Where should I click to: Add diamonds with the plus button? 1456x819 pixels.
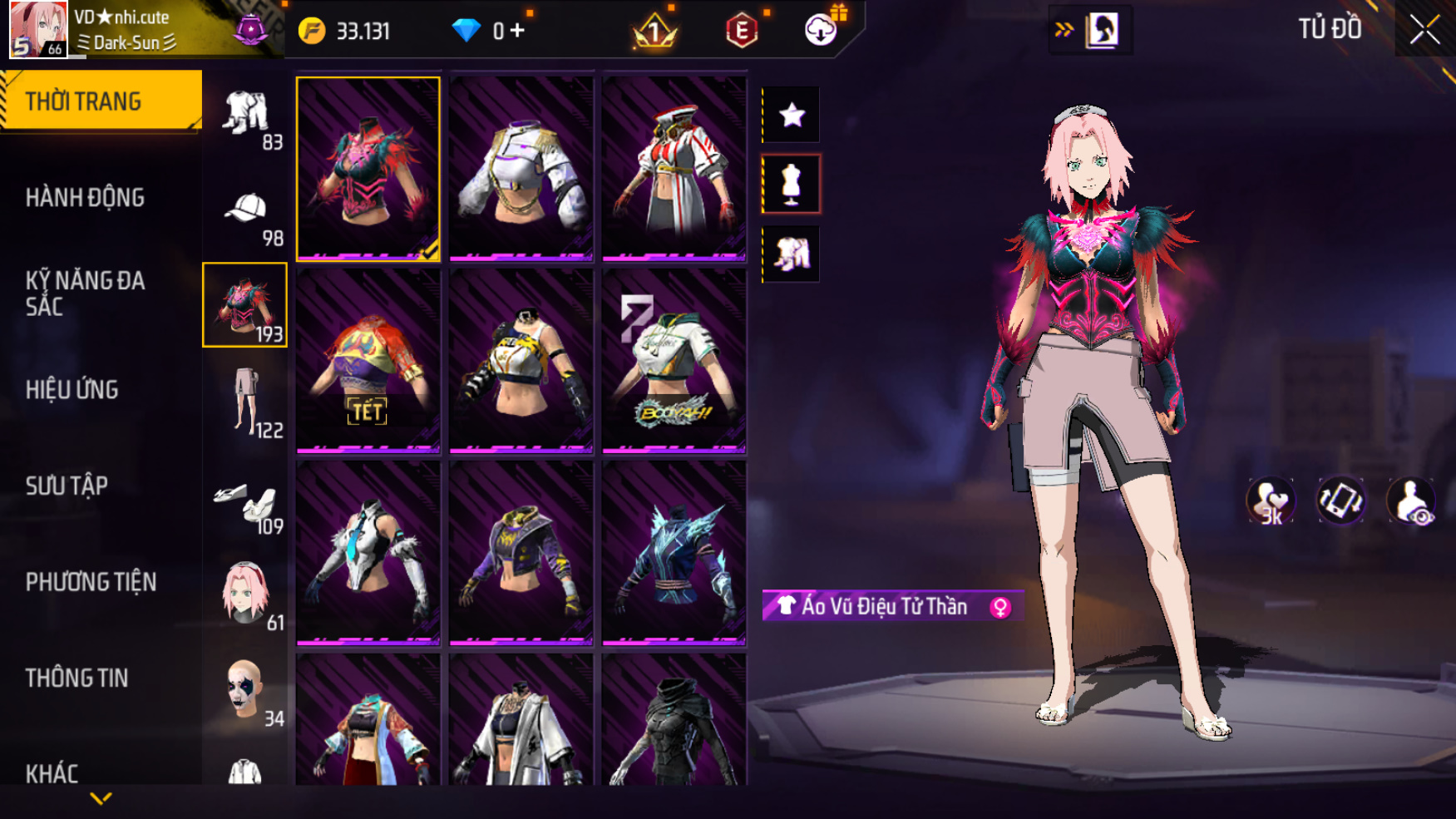point(518,31)
